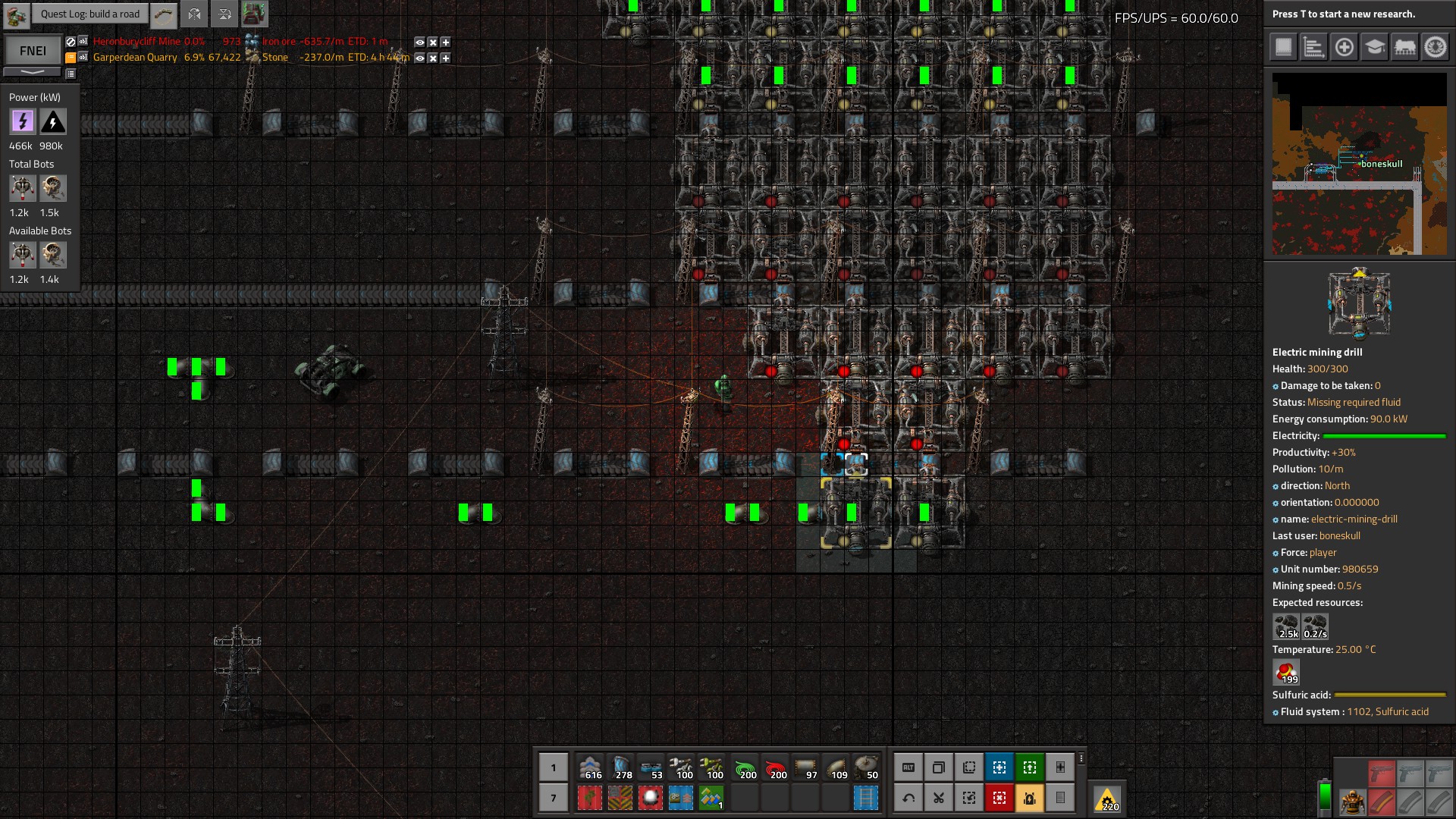
Task: Open the FNEI recipe browser
Action: [x=33, y=51]
